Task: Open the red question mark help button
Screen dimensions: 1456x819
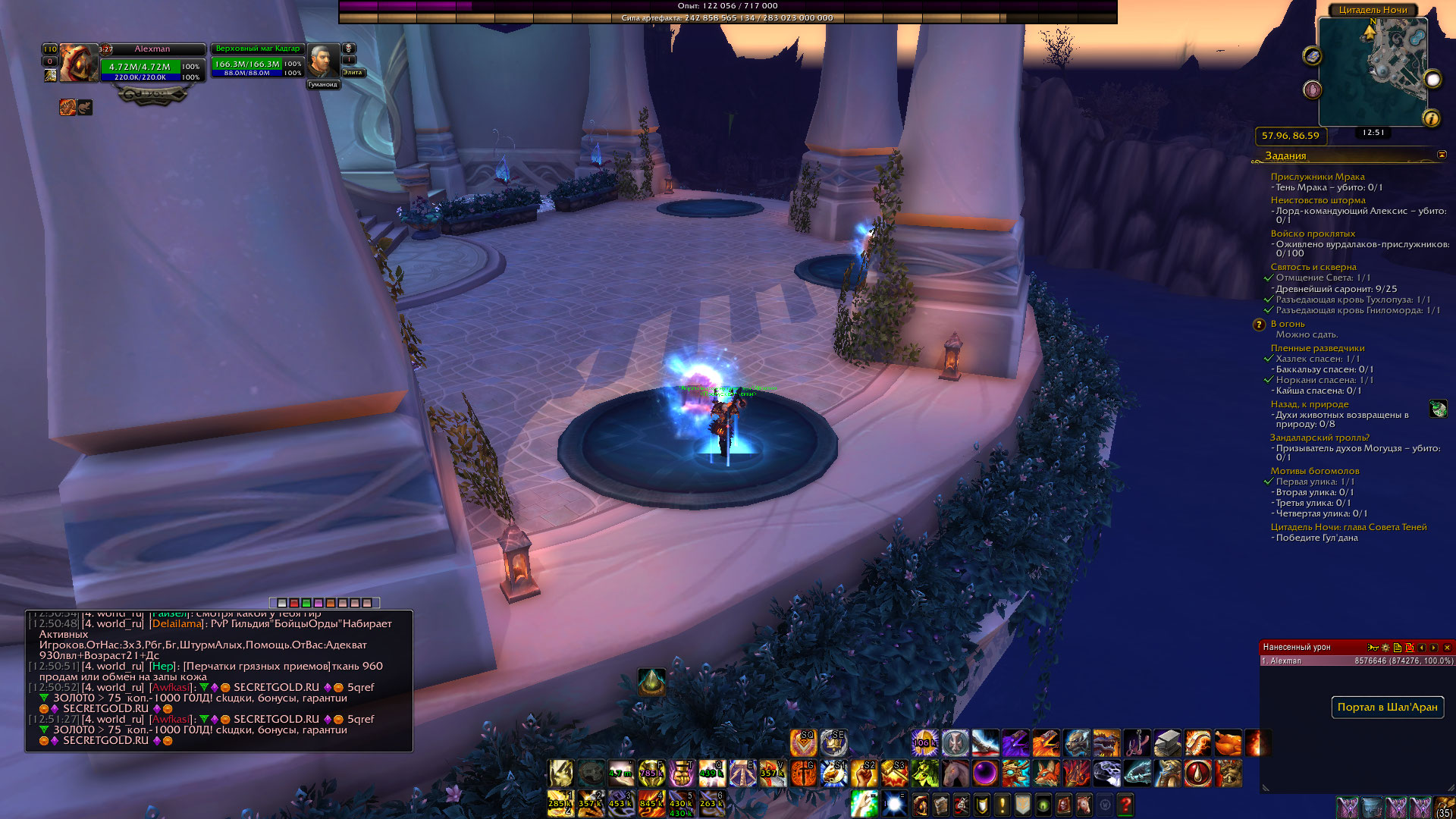Action: (x=1125, y=804)
